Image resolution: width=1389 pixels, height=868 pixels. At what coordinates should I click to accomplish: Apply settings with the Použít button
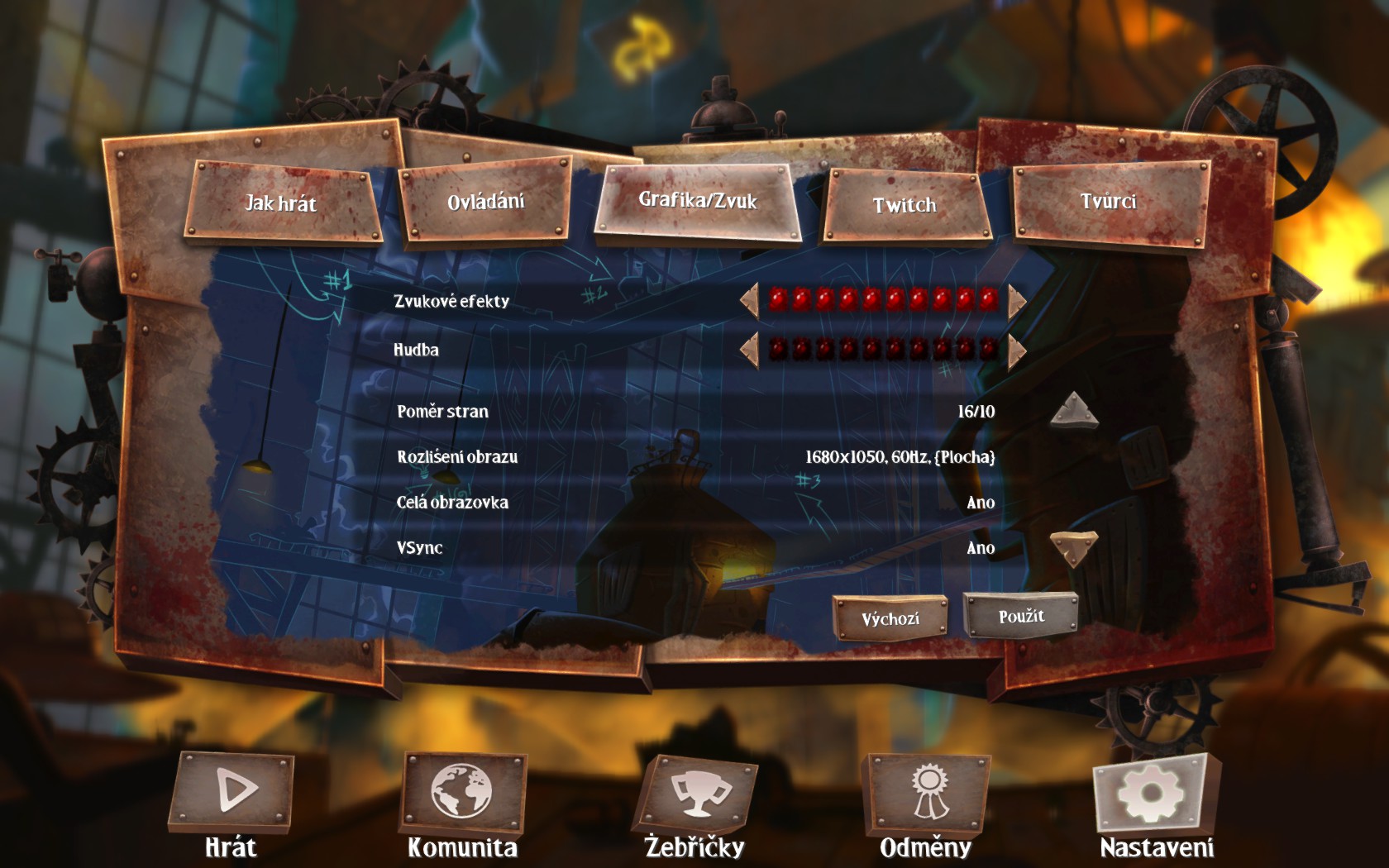(1021, 616)
